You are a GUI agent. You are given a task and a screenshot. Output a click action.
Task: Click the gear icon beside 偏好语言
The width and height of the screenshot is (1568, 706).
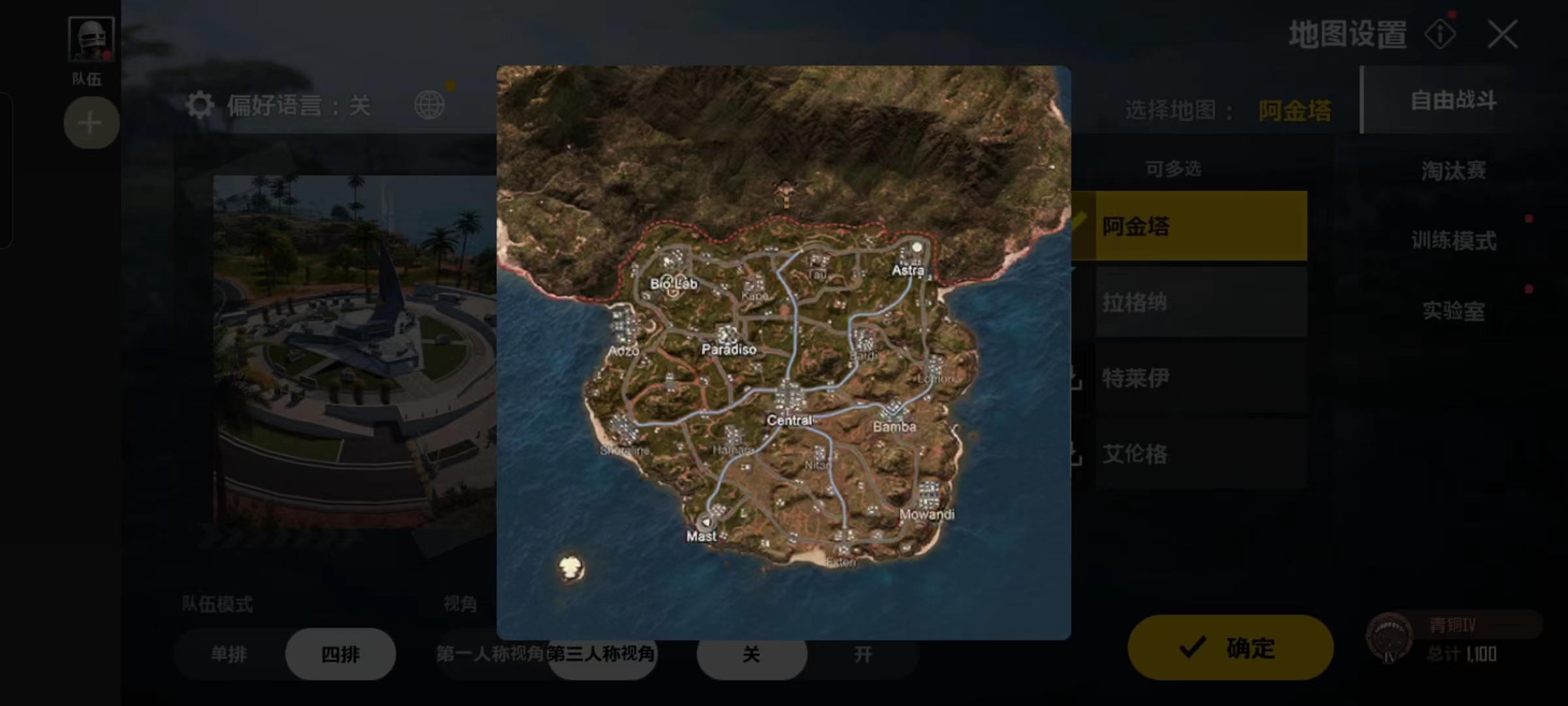(201, 104)
